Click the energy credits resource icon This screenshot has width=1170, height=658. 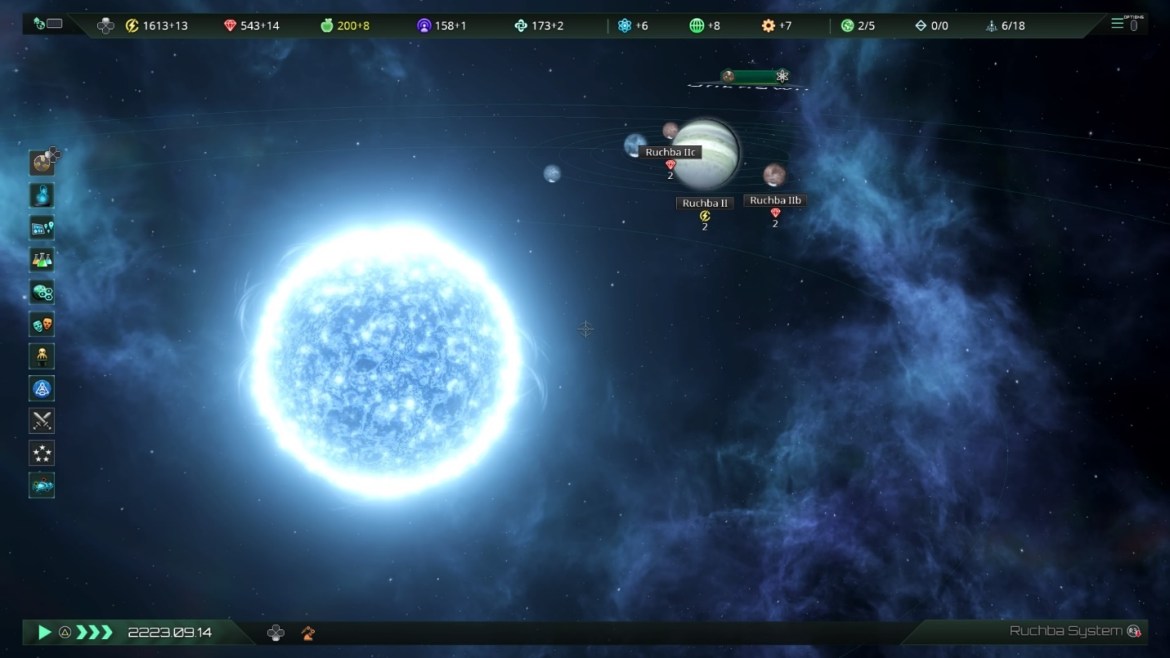132,25
